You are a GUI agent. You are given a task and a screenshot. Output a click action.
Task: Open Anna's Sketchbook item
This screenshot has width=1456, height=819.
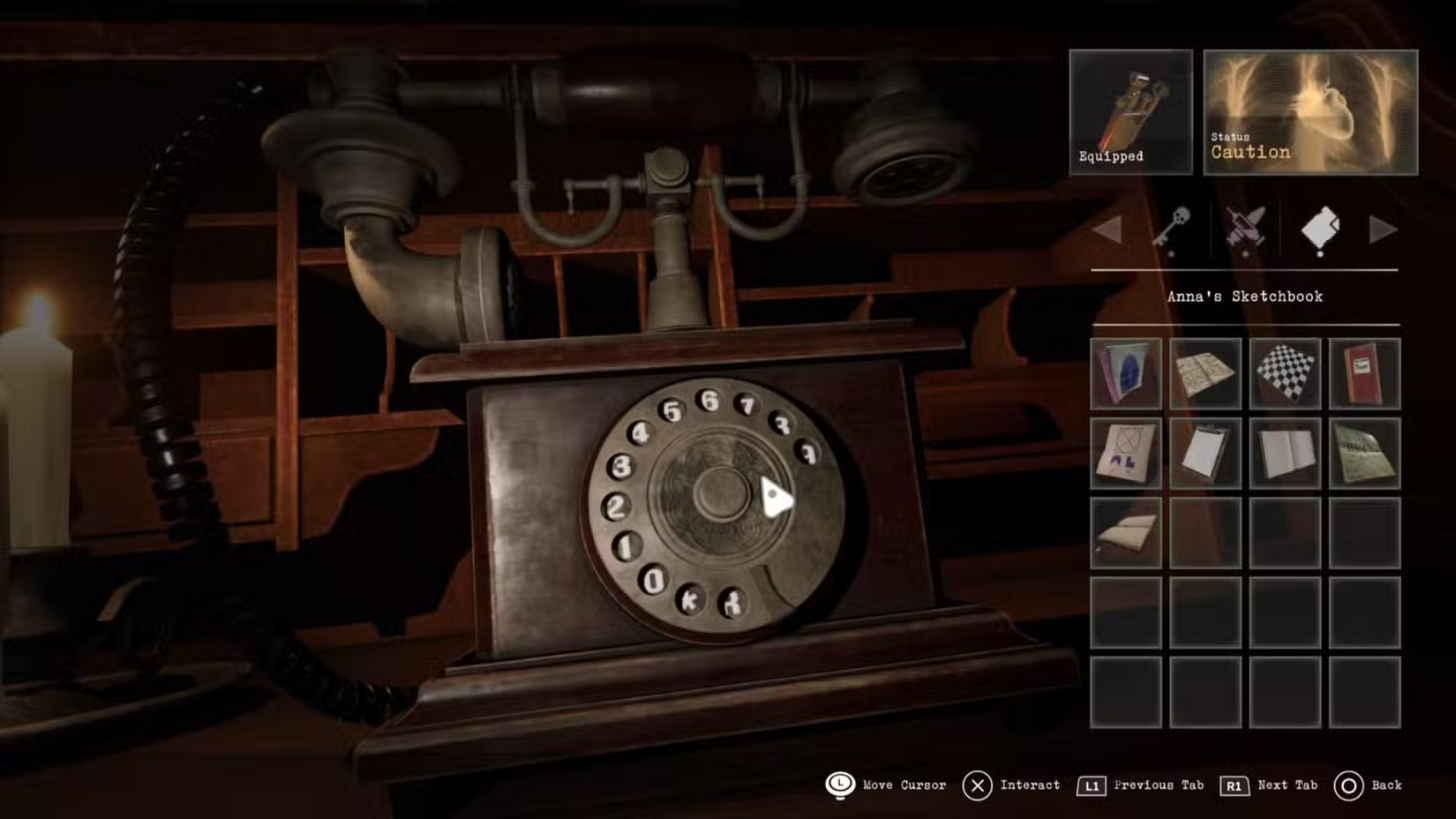click(1125, 374)
